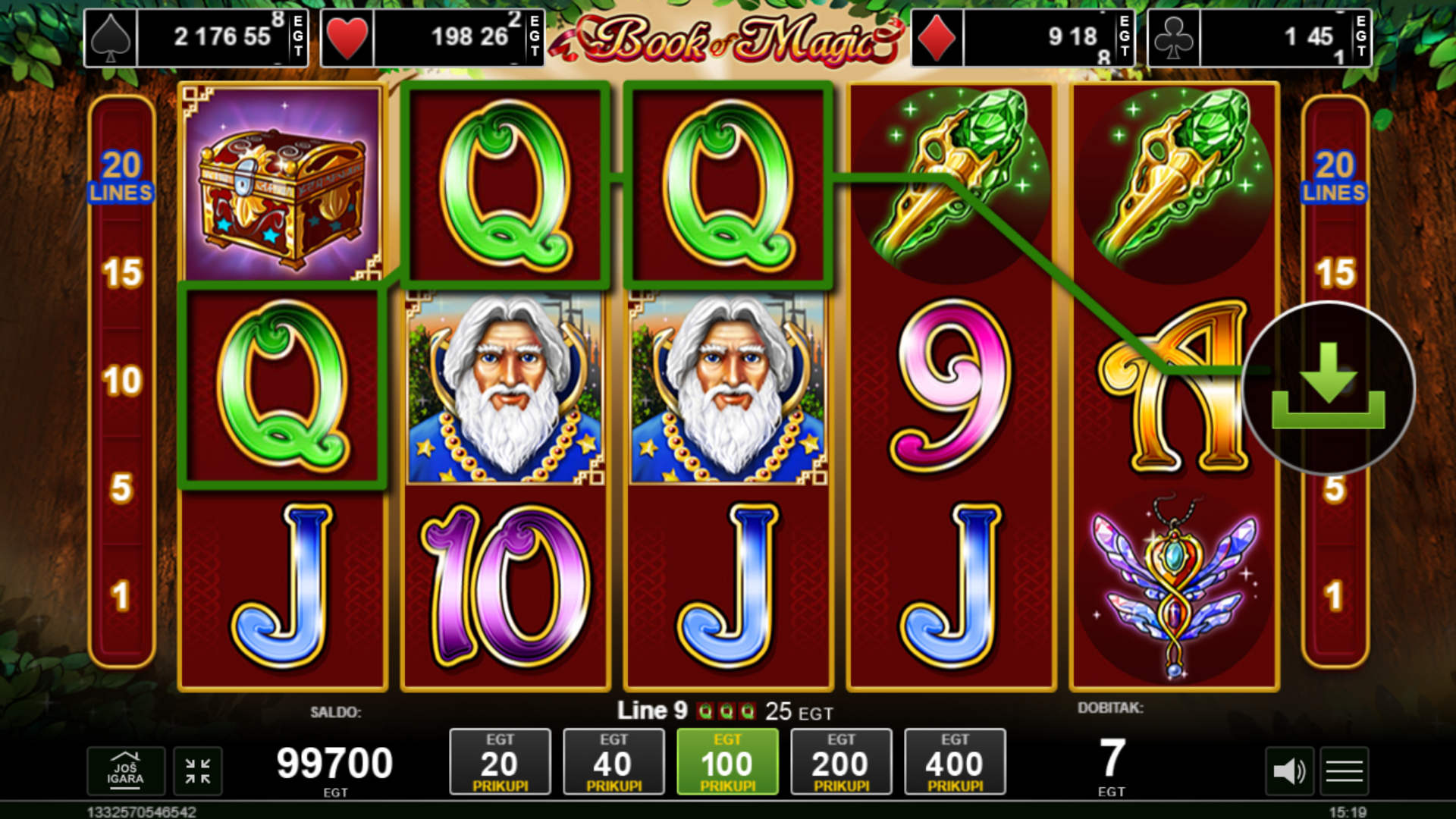Select the highlighted 100 EGT bet
The image size is (1456, 819).
(727, 762)
